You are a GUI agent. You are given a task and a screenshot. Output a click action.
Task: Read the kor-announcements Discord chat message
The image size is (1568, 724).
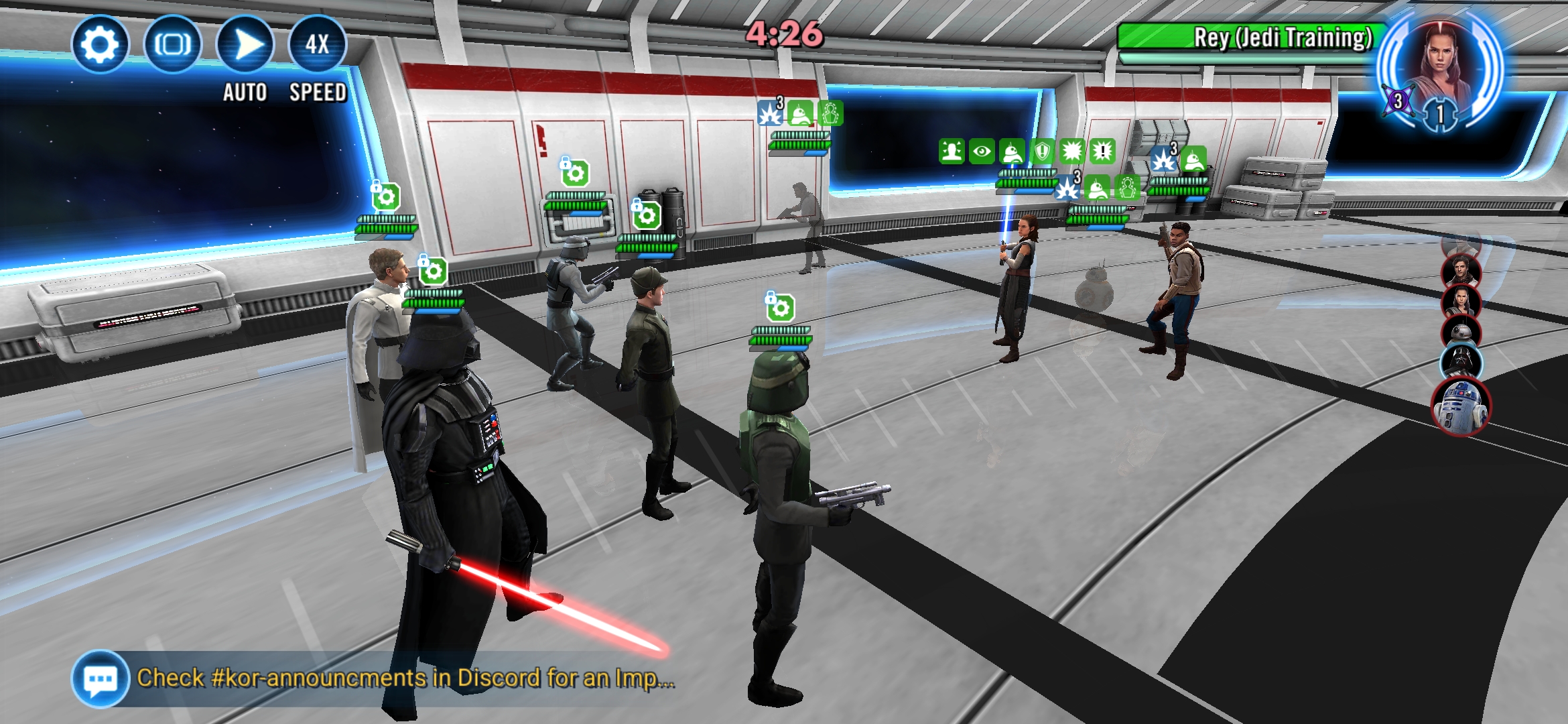(405, 678)
